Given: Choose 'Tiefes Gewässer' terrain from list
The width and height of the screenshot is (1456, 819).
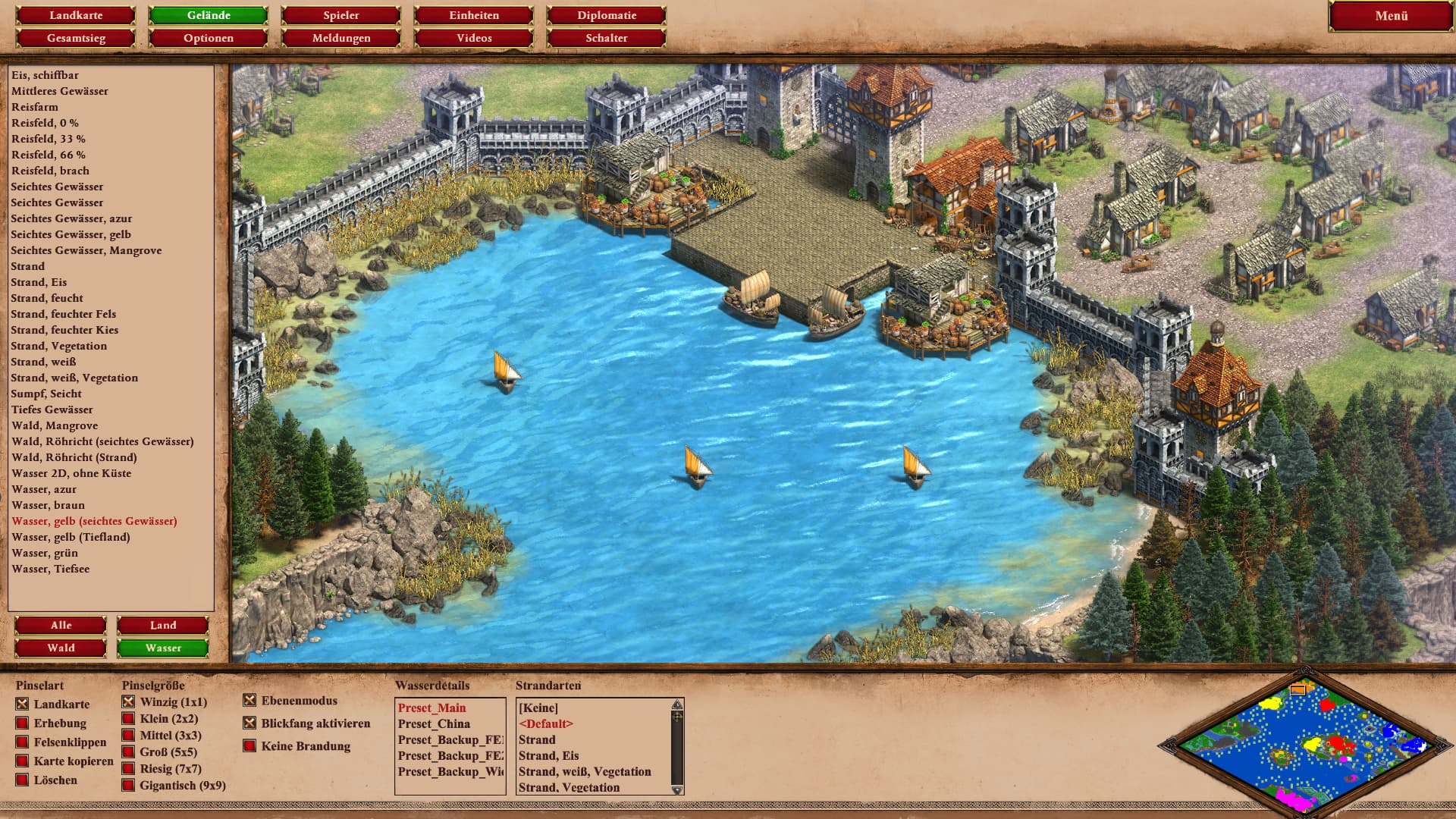Looking at the screenshot, I should tap(52, 409).
